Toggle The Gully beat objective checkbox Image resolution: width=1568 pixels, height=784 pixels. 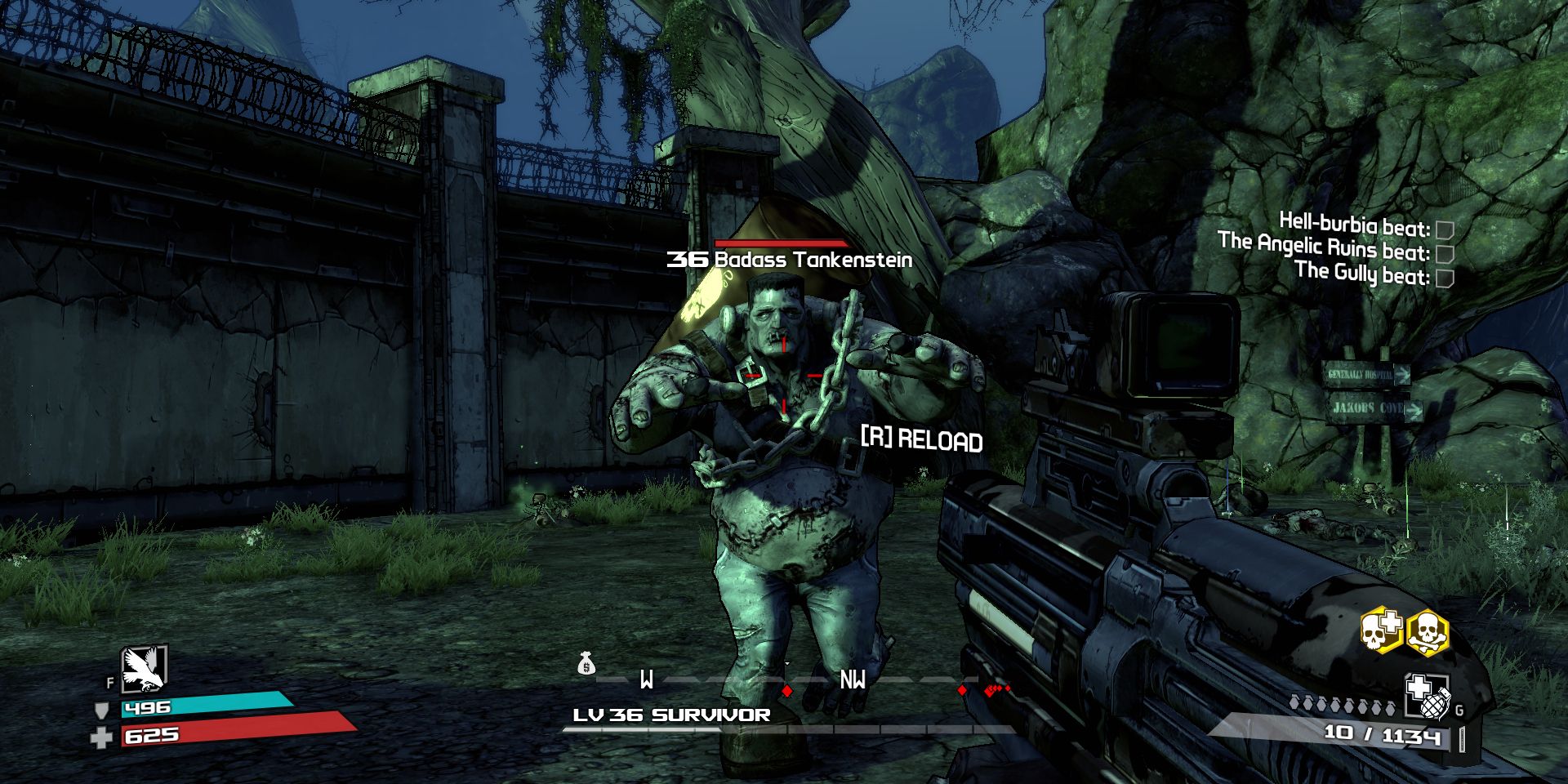(x=1444, y=278)
